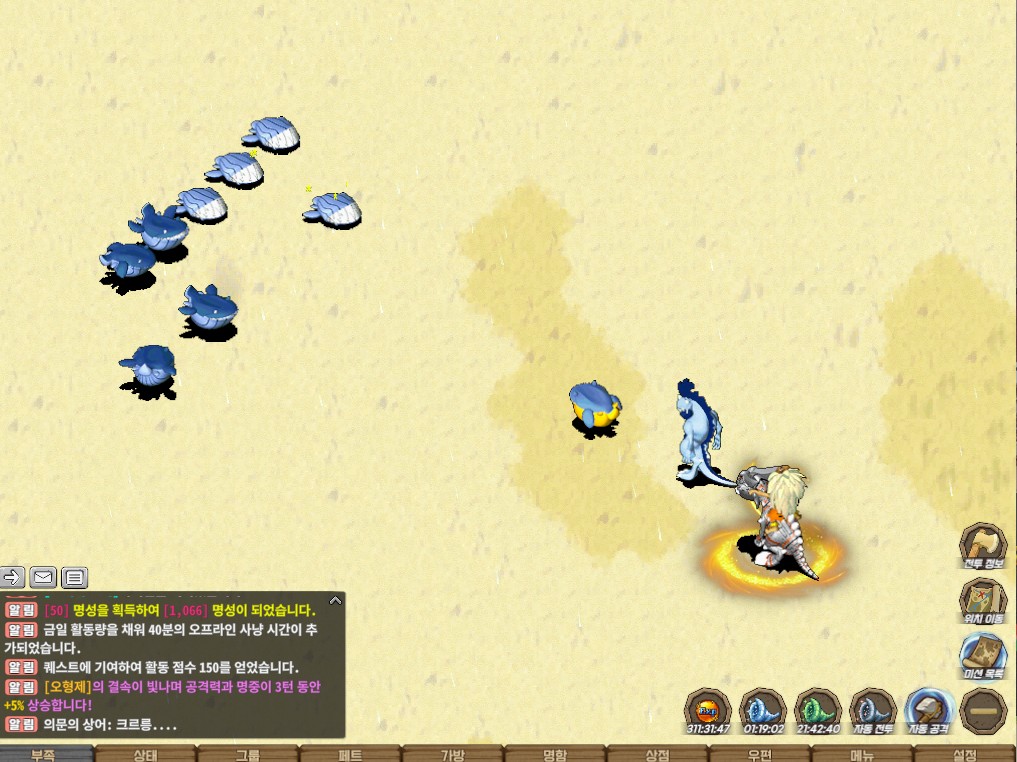The width and height of the screenshot is (1017, 762).
Task: Click the Exp buff orb icon
Action: point(708,711)
